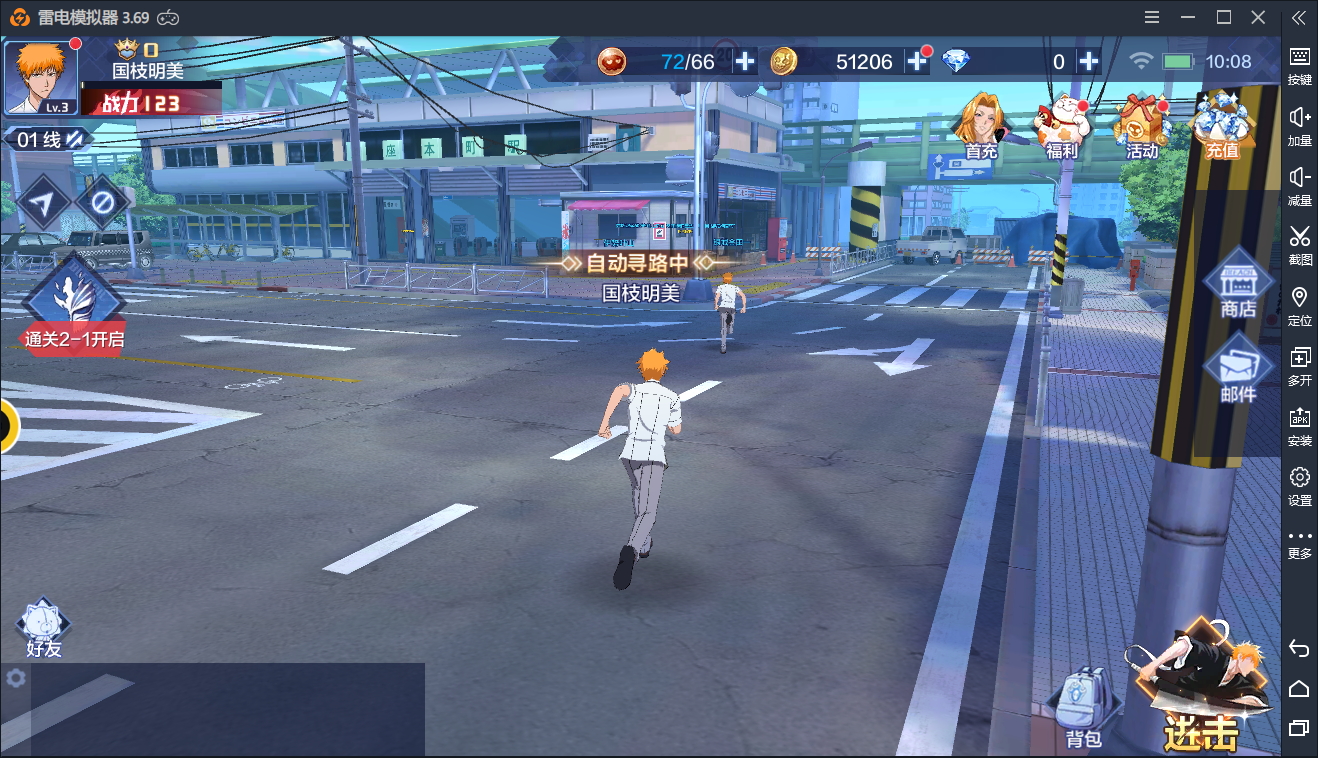Open the 邮件 mailbox
The image size is (1318, 758).
(x=1238, y=370)
